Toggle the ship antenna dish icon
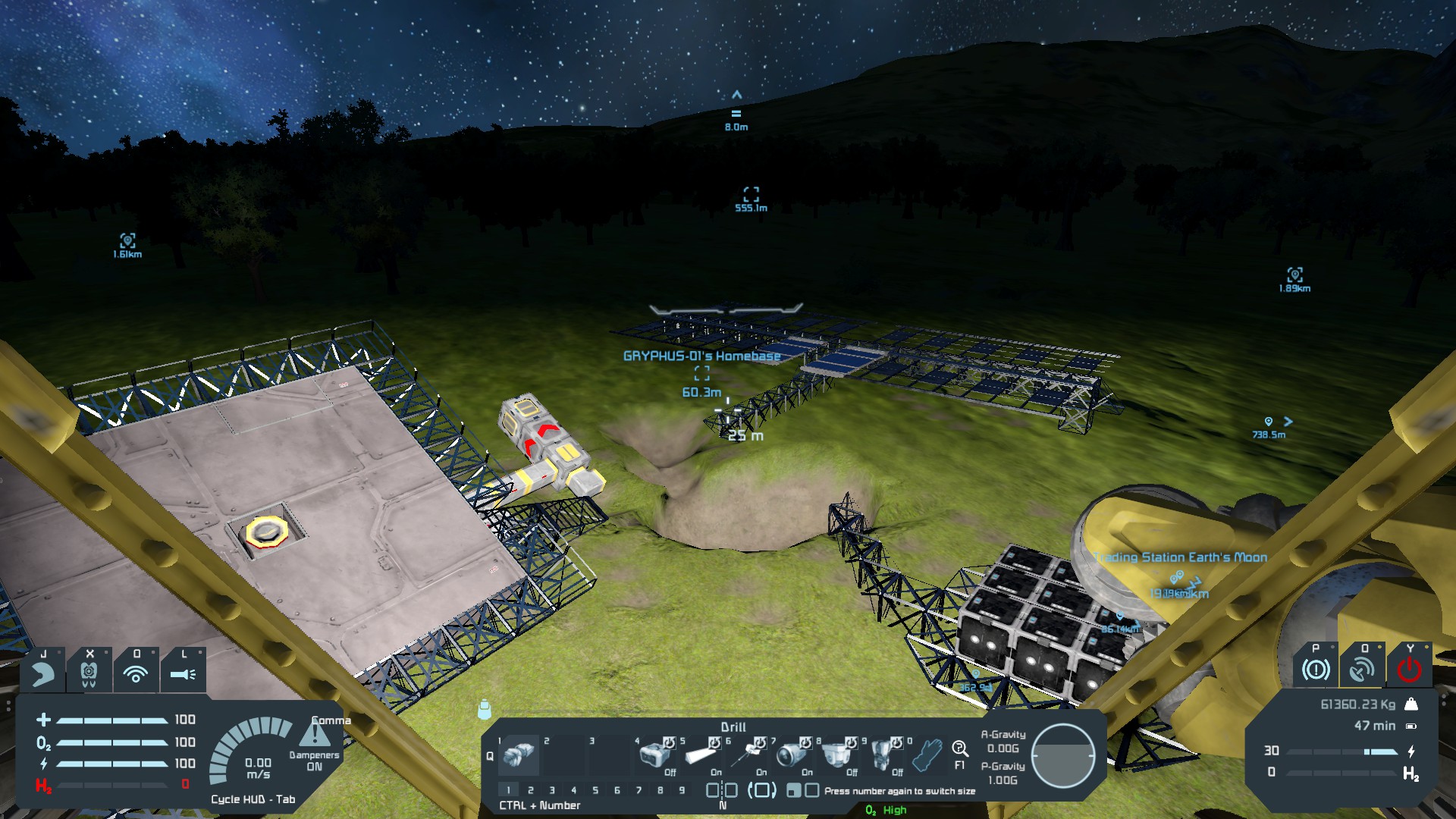Image resolution: width=1456 pixels, height=819 pixels. 1362,669
